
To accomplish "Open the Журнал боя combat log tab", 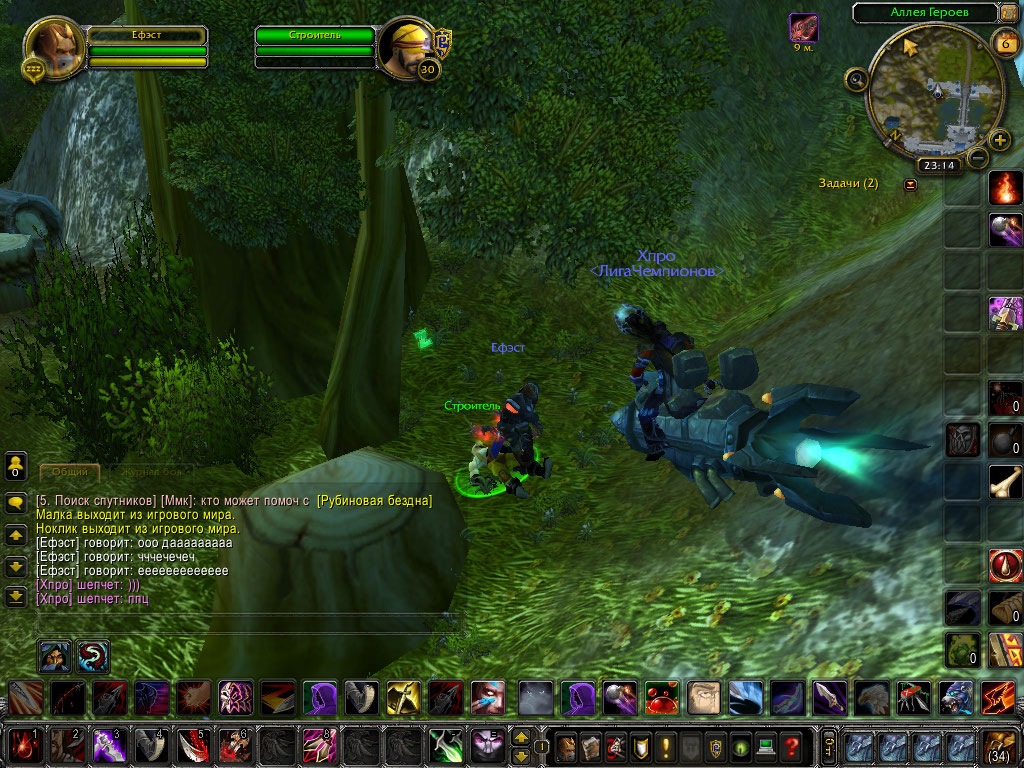I will 151,471.
